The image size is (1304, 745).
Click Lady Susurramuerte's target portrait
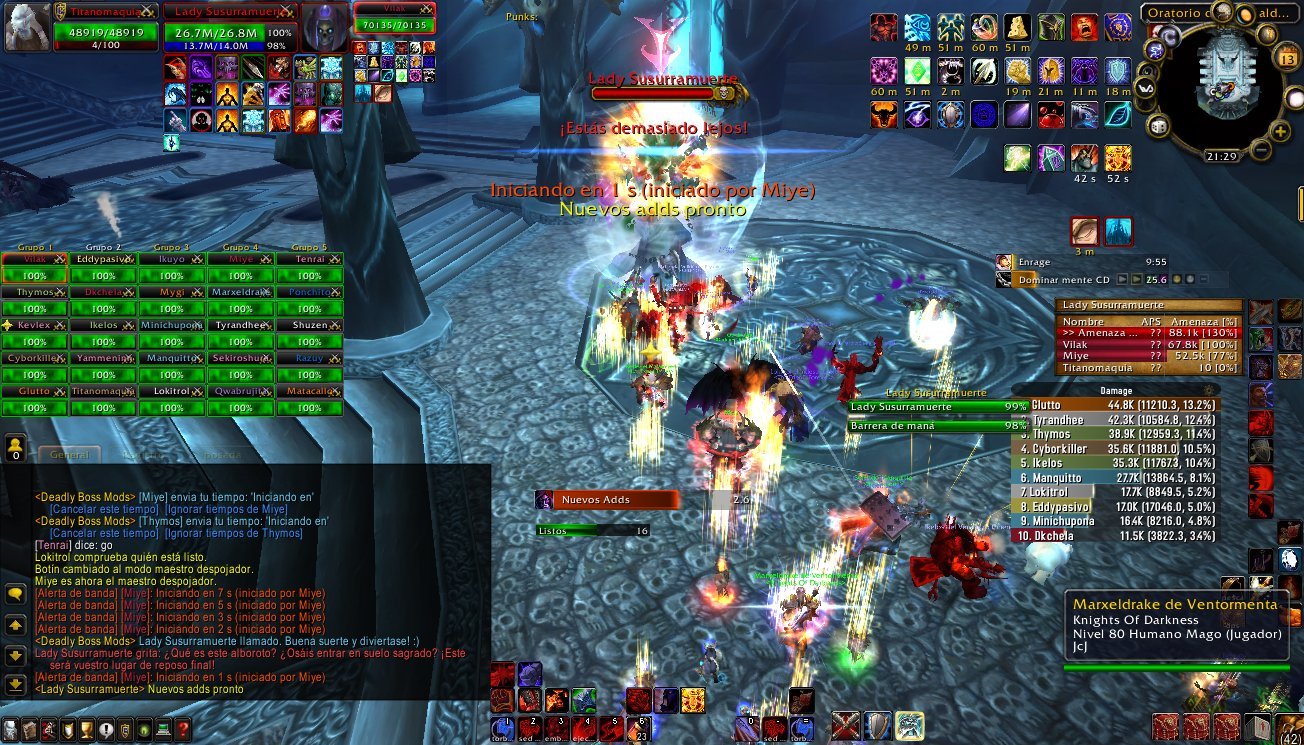(x=325, y=28)
